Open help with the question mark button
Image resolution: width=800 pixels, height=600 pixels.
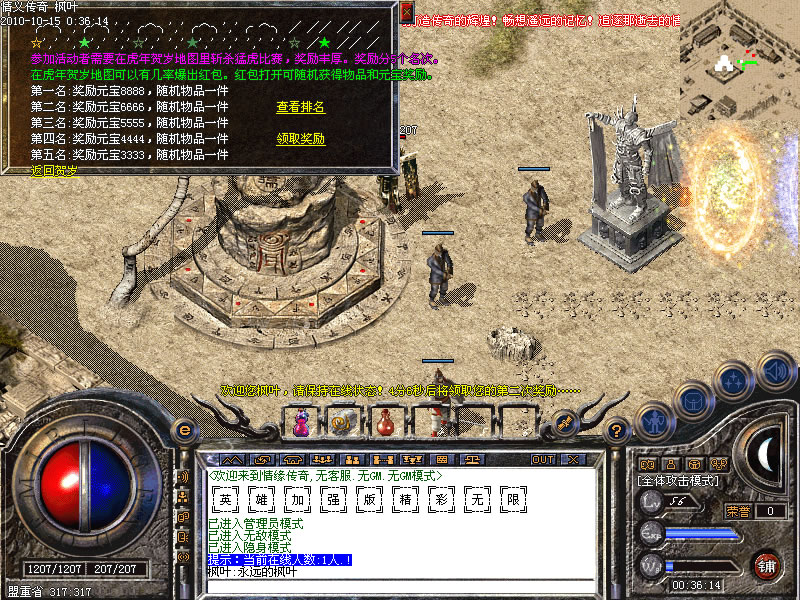coord(618,430)
